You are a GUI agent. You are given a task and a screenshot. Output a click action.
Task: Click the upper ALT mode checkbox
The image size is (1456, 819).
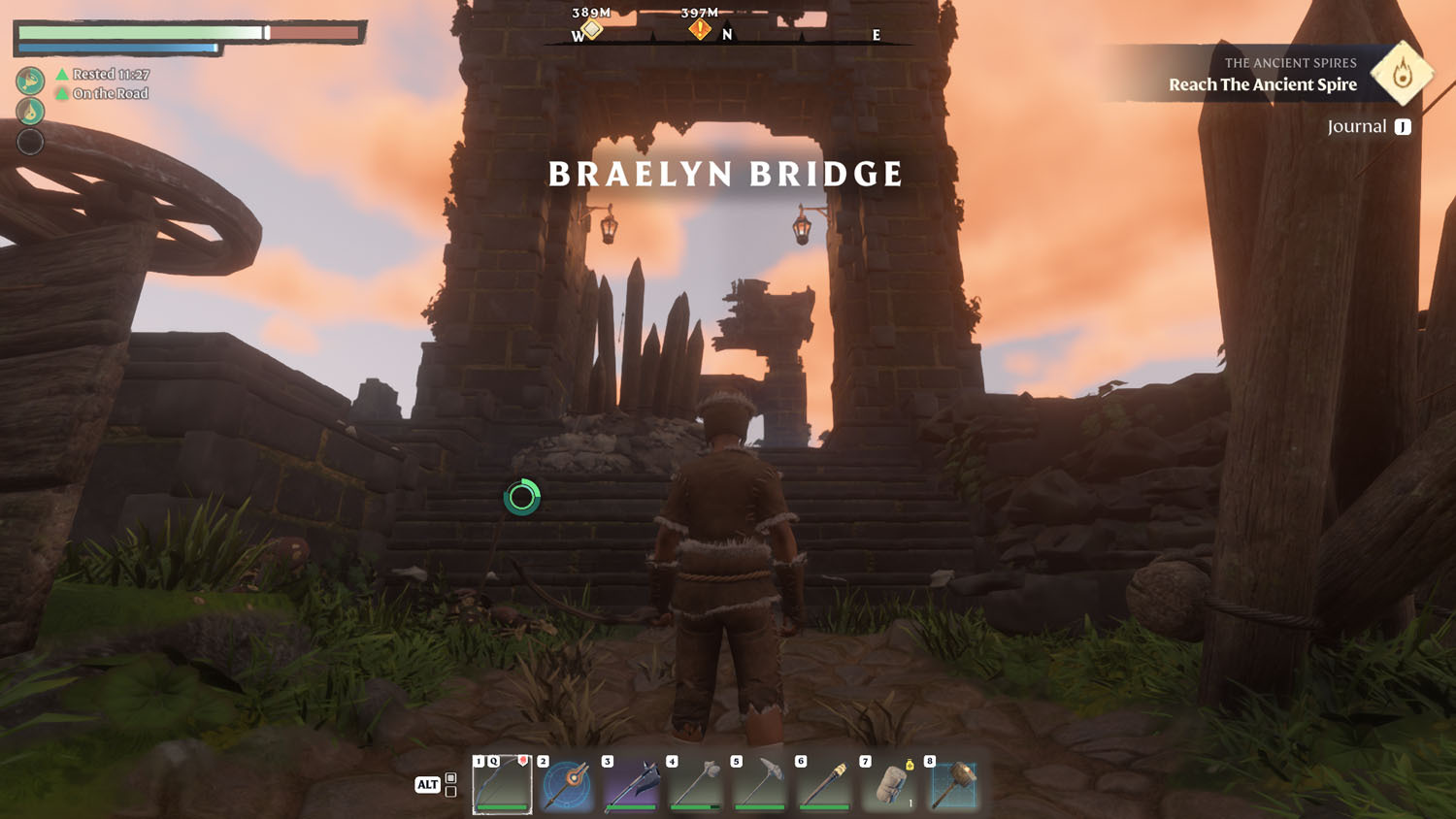(x=450, y=775)
